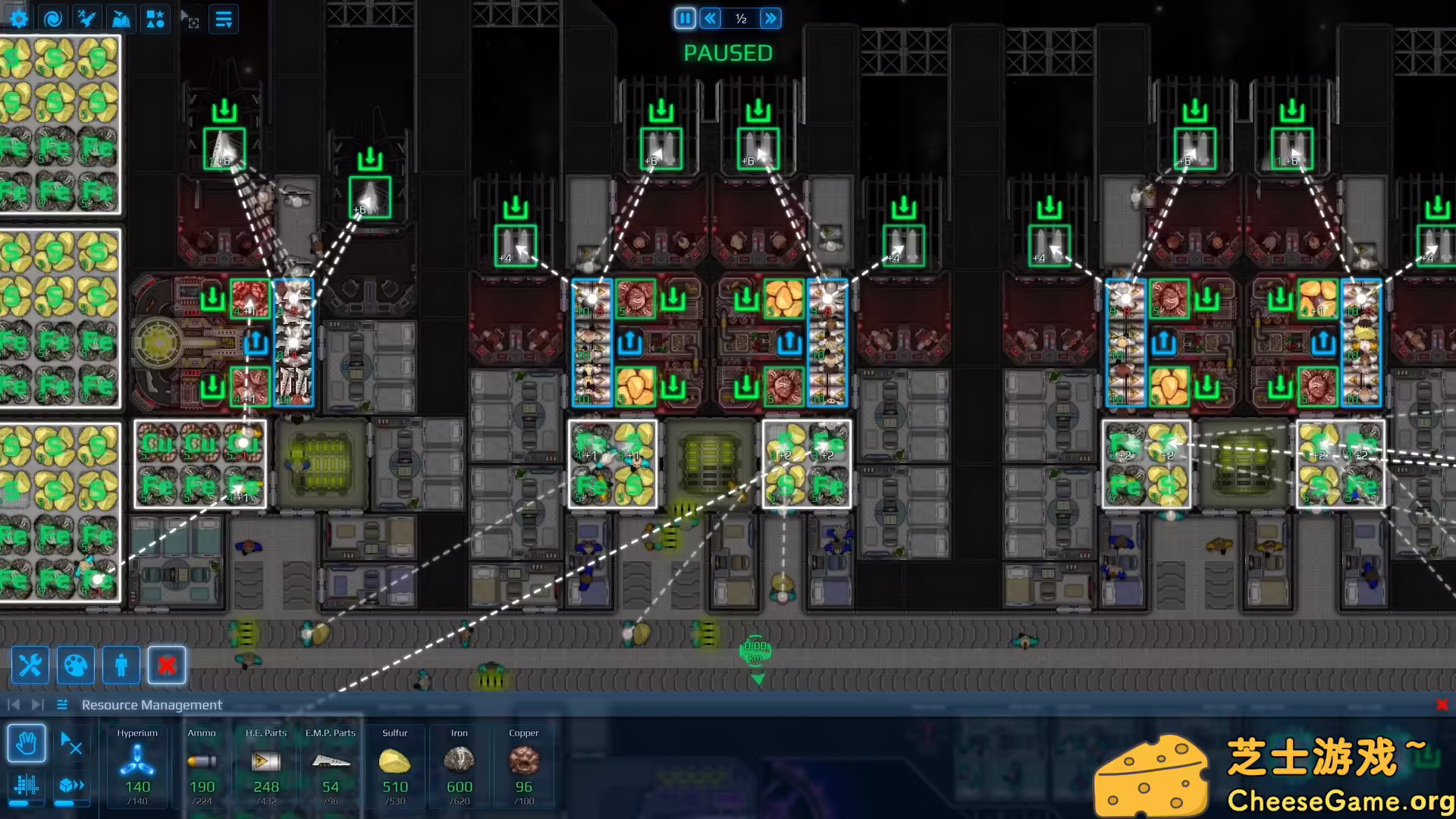Open the galaxy map spiral icon
This screenshot has height=819, width=1456.
pos(52,18)
